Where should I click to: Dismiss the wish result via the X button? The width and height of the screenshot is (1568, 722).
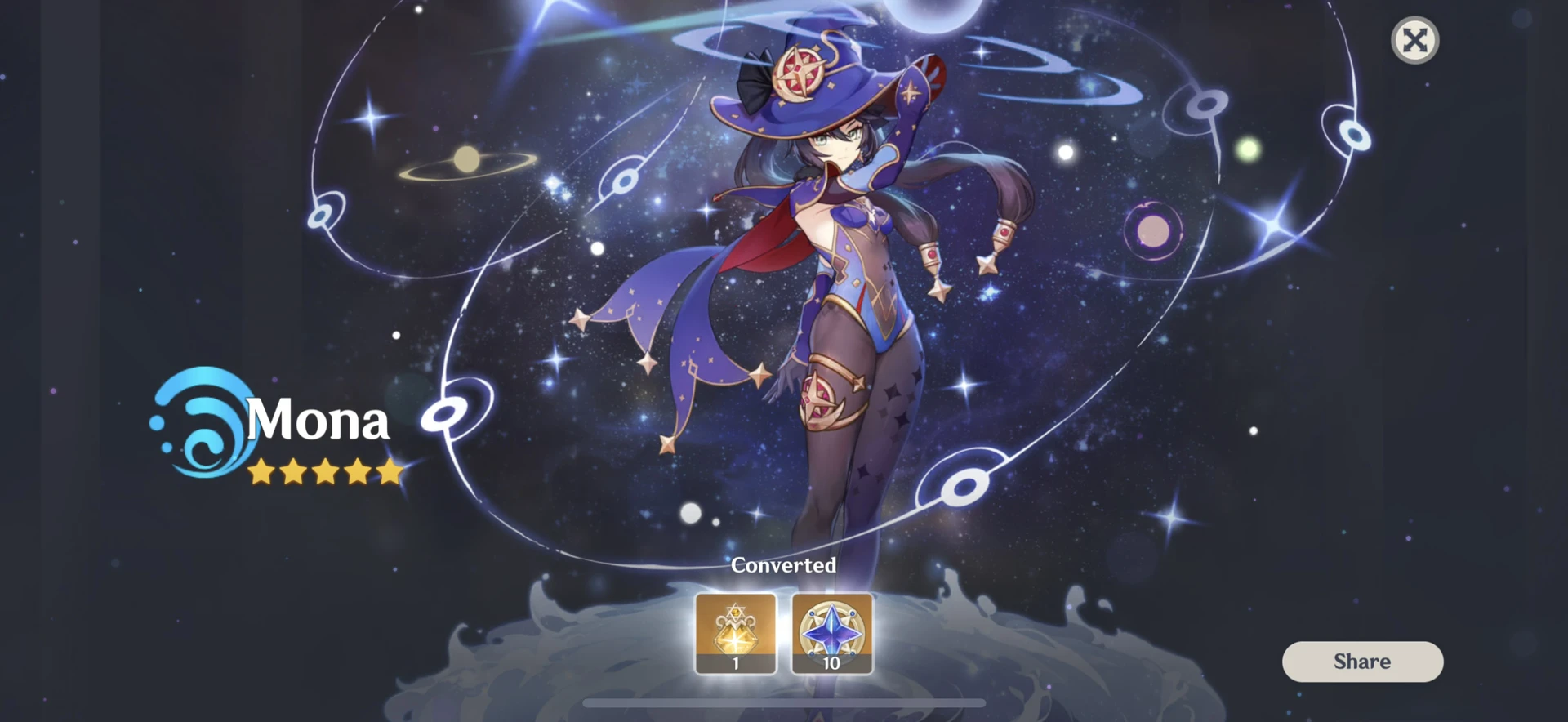point(1415,39)
